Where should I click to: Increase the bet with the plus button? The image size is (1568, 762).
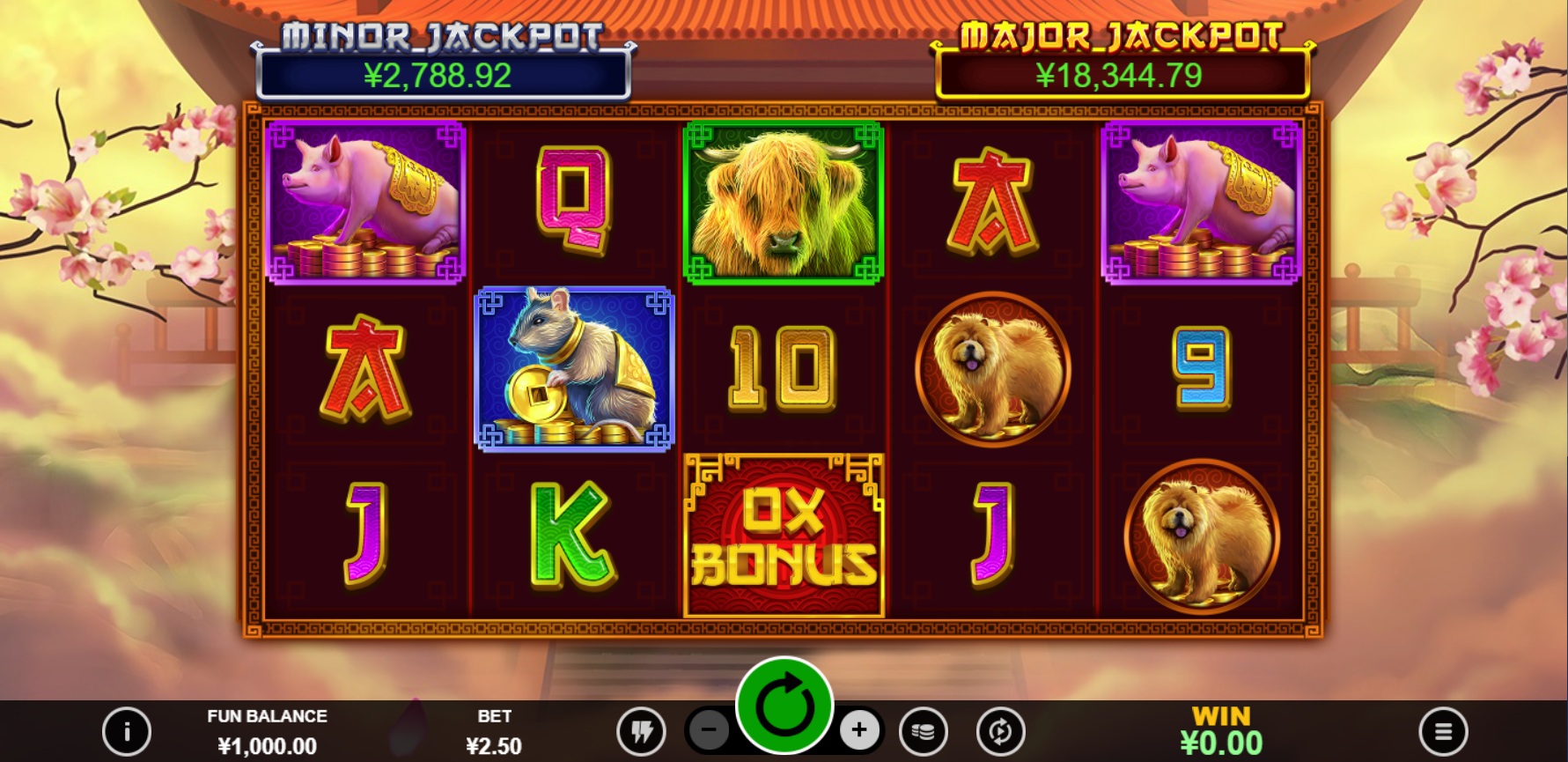click(859, 729)
